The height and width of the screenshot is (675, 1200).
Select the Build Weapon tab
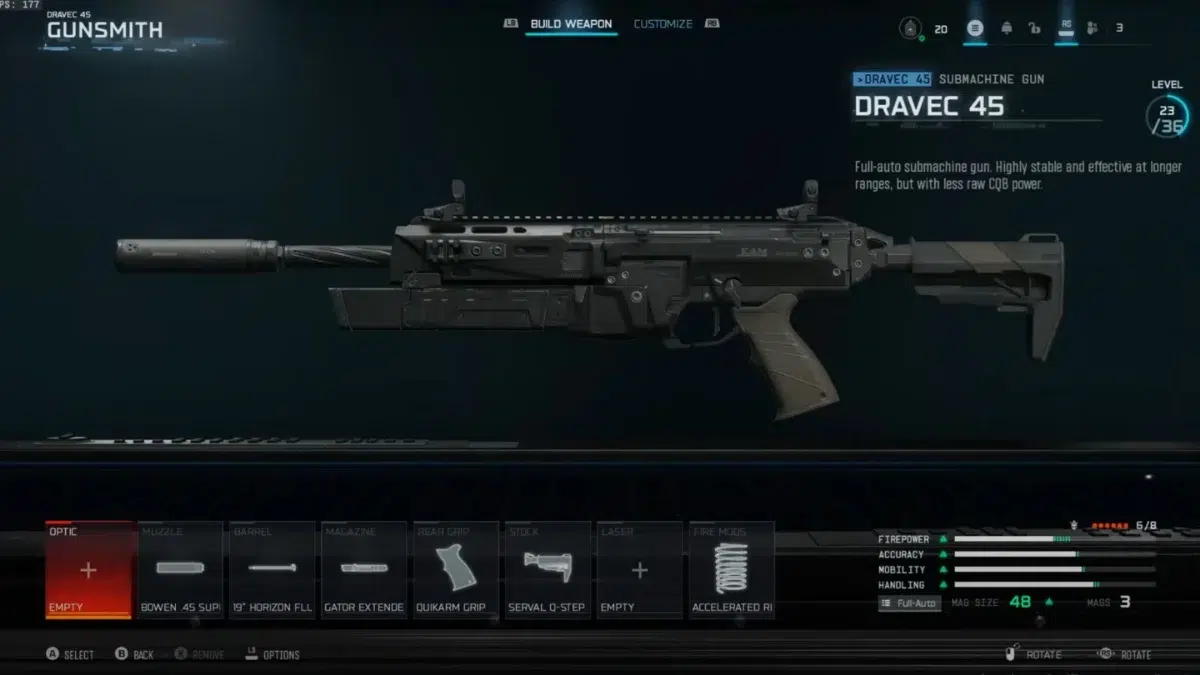572,24
